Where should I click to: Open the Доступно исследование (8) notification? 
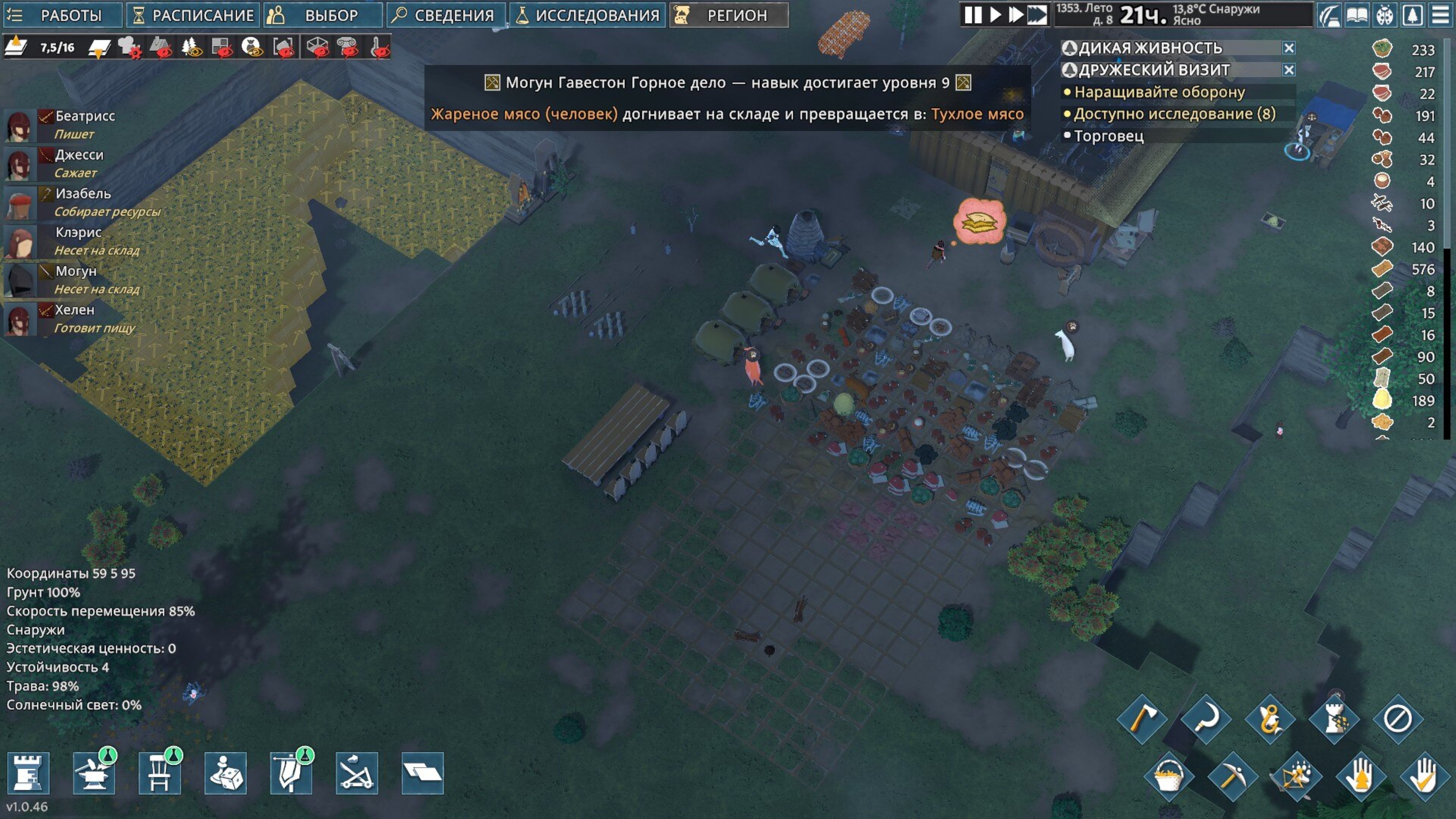tap(1175, 114)
